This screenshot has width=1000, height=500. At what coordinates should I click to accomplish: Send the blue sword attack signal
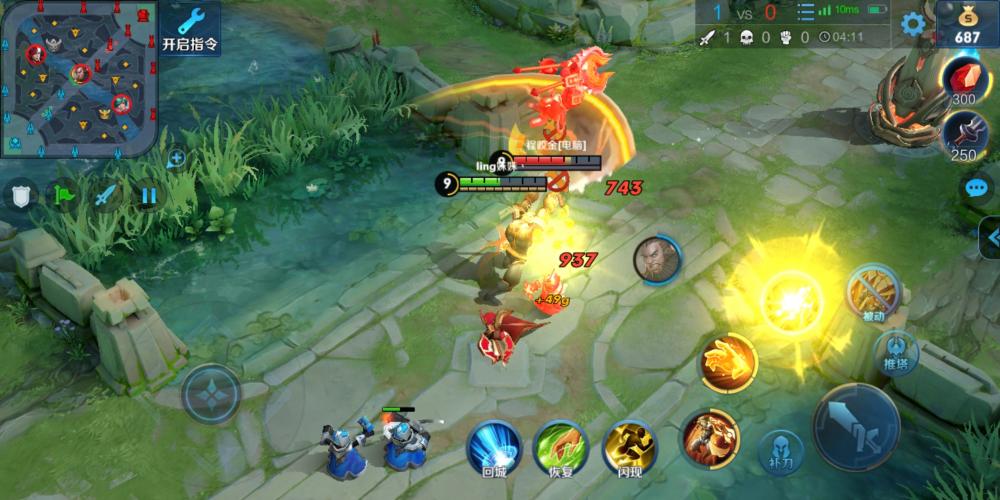[x=106, y=195]
